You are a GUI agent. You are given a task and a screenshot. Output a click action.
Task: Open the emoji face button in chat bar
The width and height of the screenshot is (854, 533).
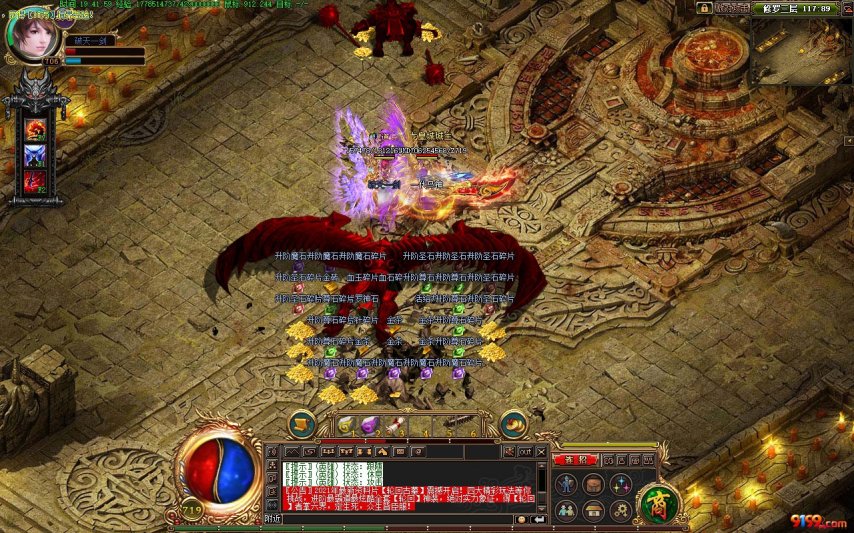(522, 519)
